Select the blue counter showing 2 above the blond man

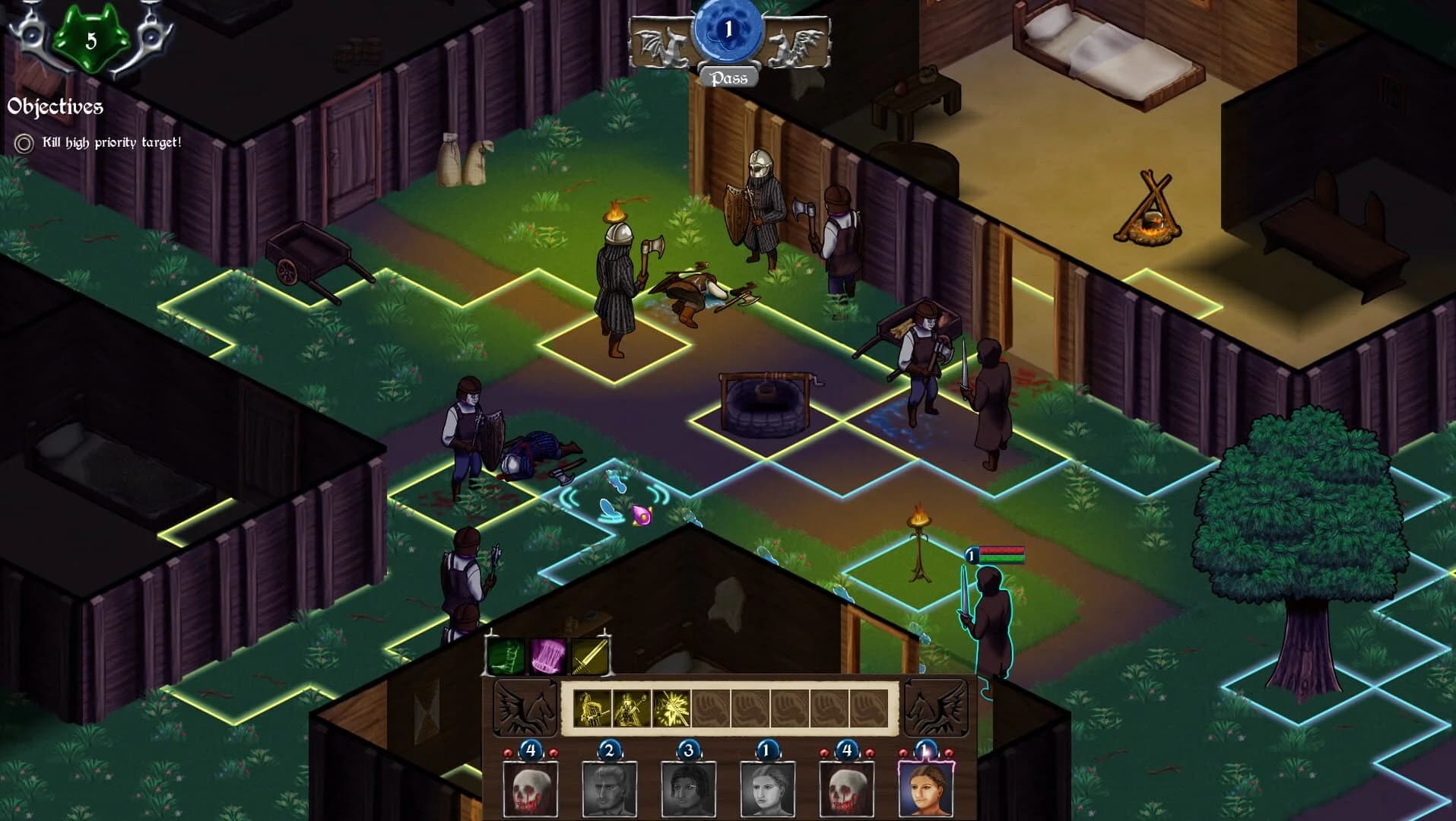609,750
